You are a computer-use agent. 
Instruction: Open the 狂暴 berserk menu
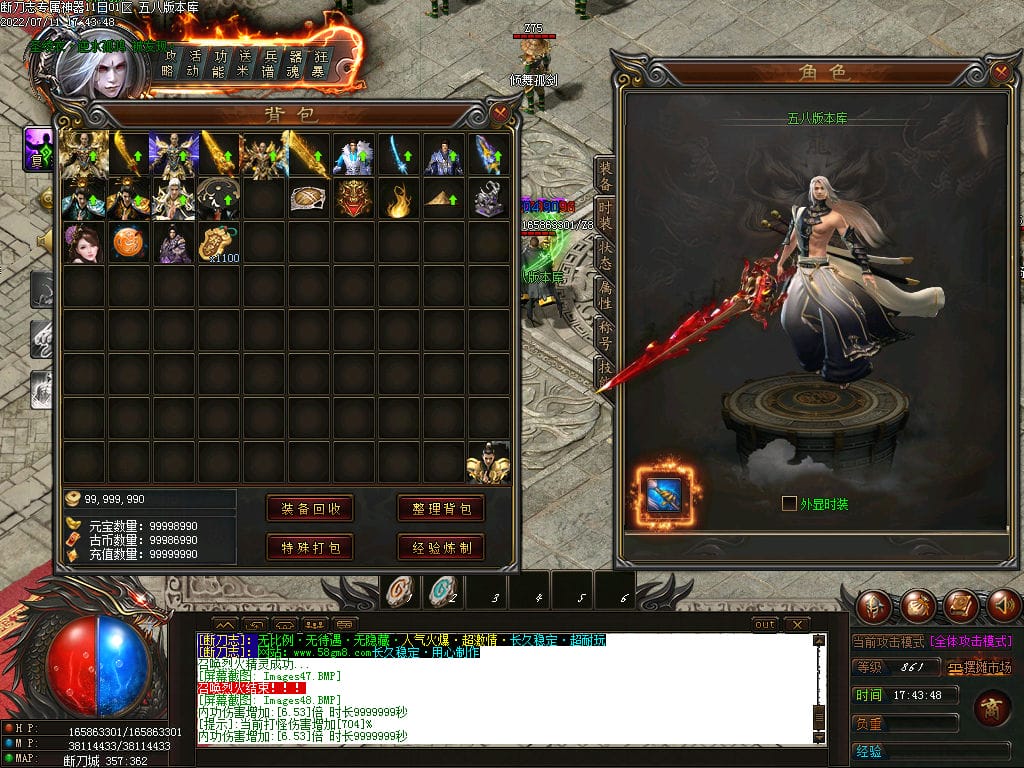tap(320, 61)
